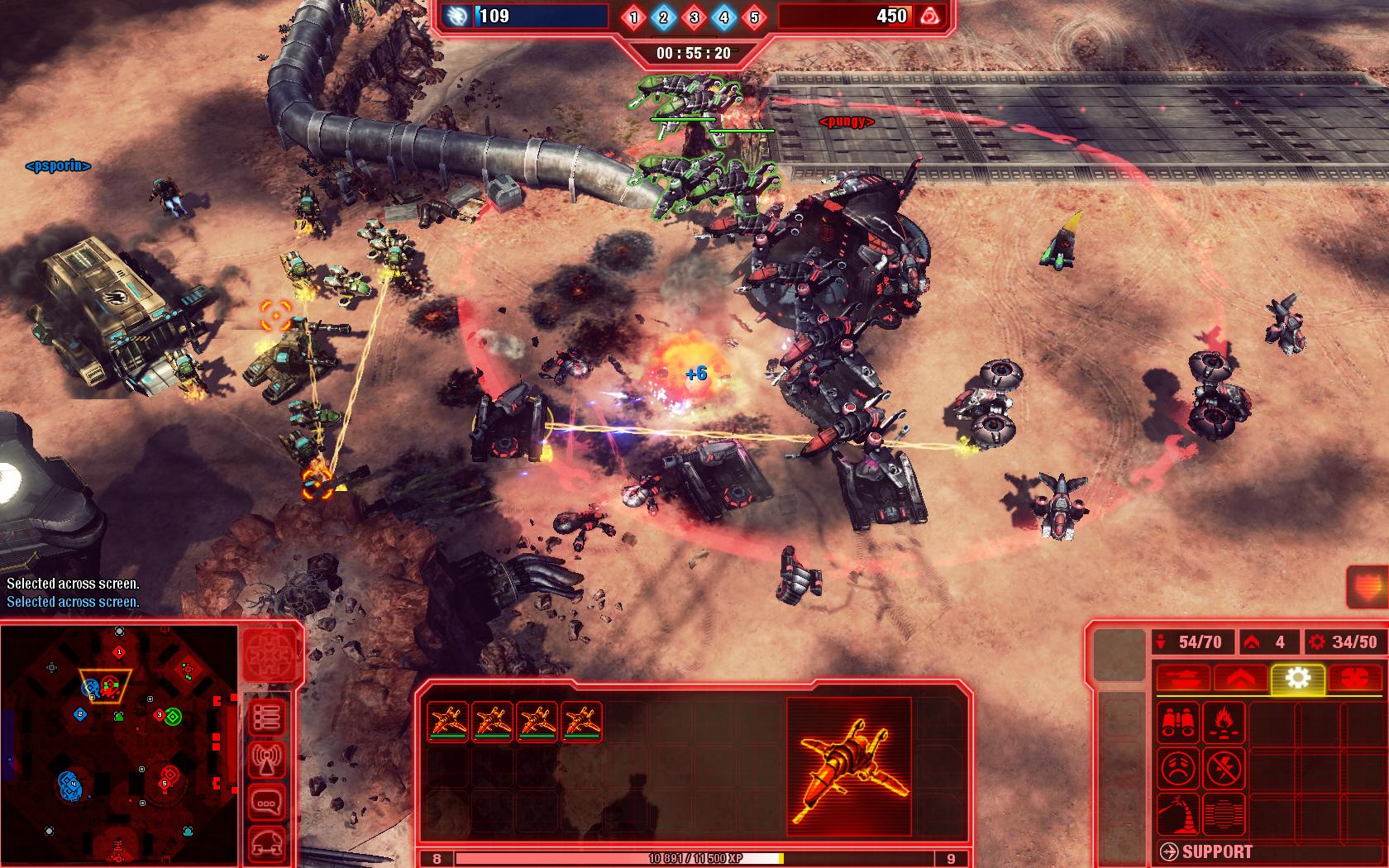The width and height of the screenshot is (1389, 868).
Task: Click the round emblem button above the side buttons
Action: (270, 655)
